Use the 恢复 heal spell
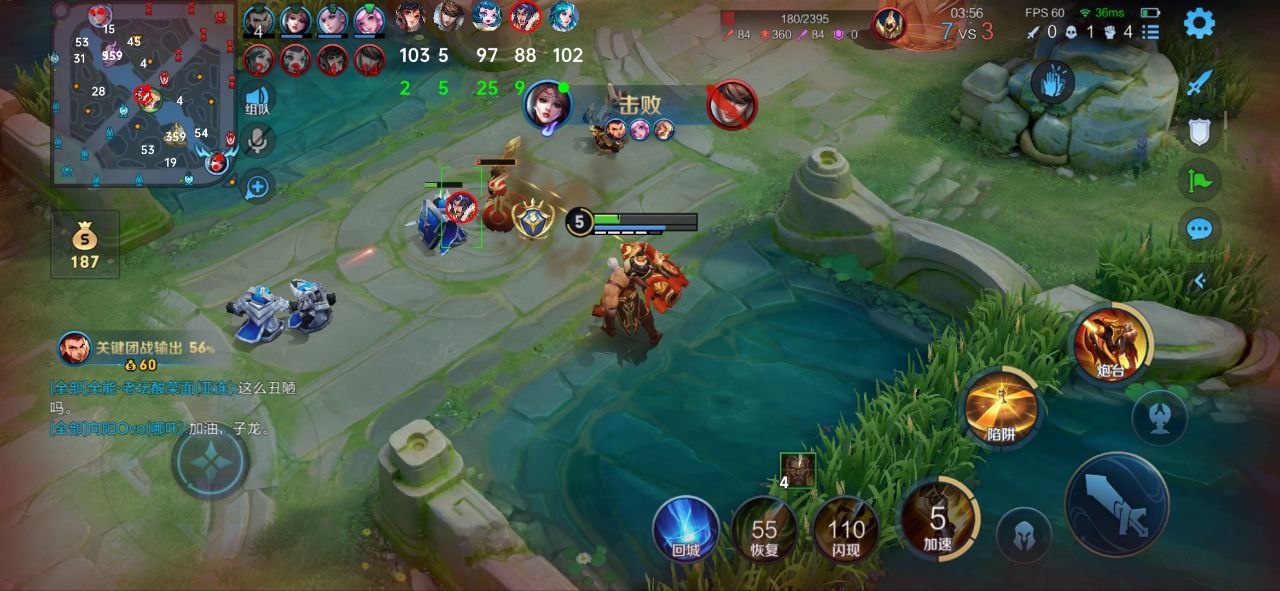1280x591 pixels. tap(765, 530)
